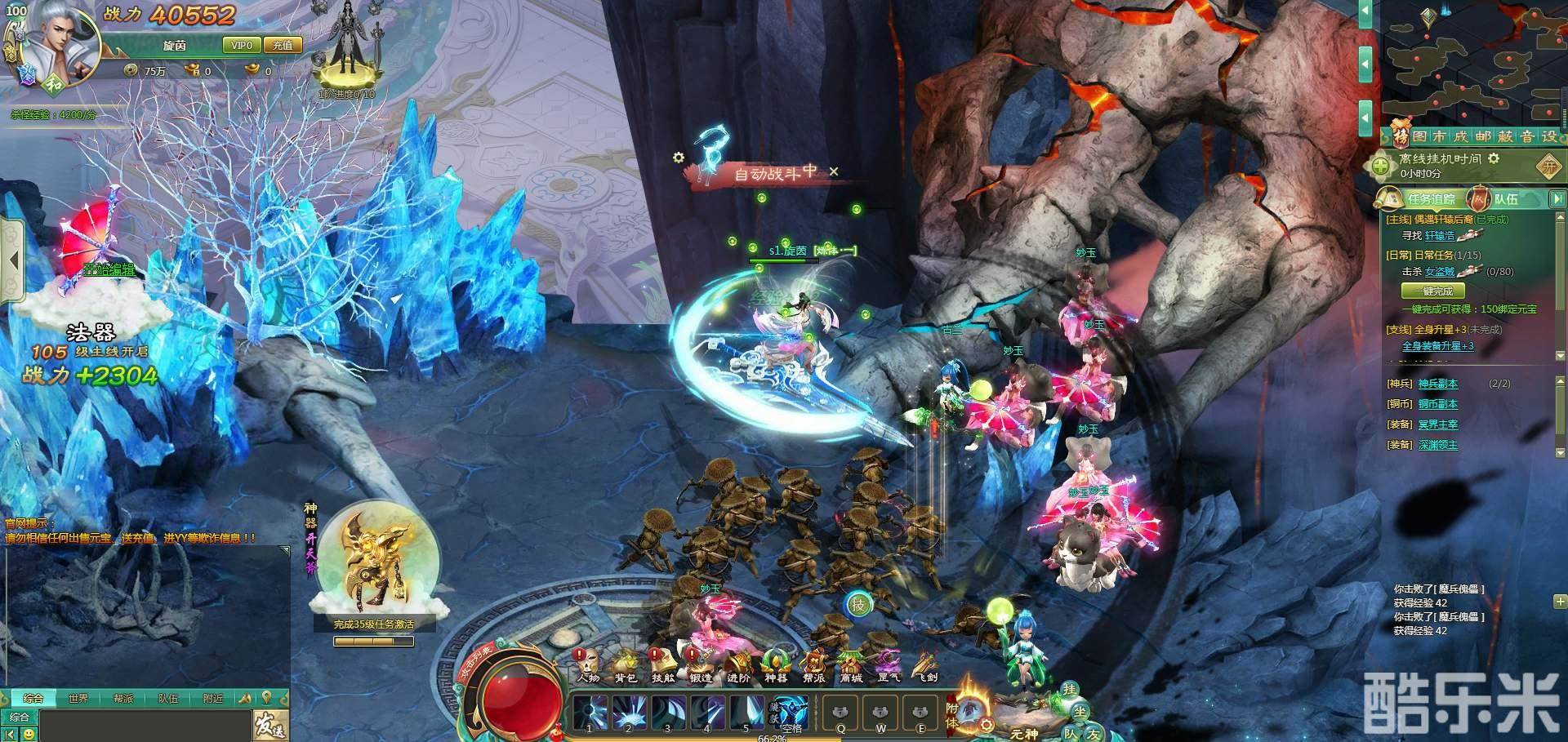The image size is (1568, 742).
Task: Click the chat message input box
Action: pyautogui.click(x=143, y=724)
